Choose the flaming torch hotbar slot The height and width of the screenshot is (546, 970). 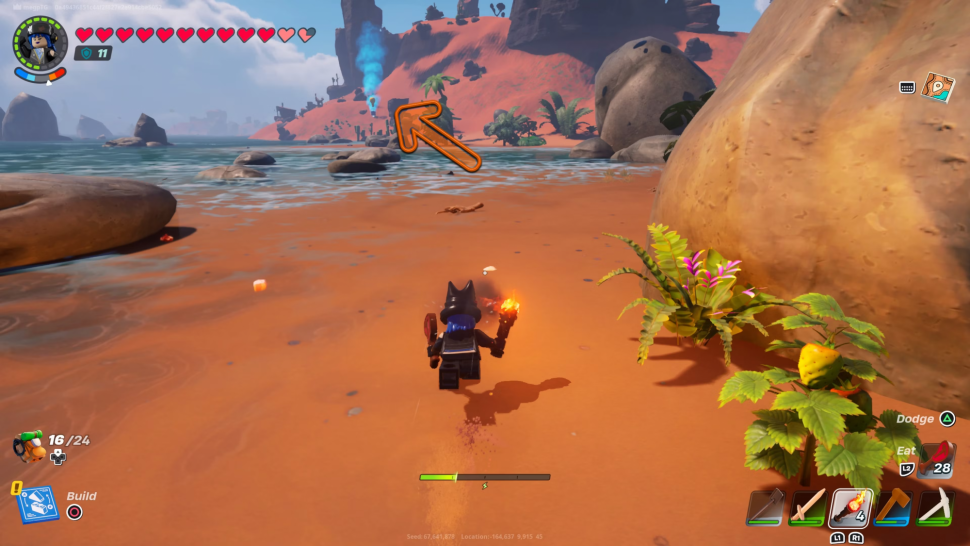click(850, 507)
